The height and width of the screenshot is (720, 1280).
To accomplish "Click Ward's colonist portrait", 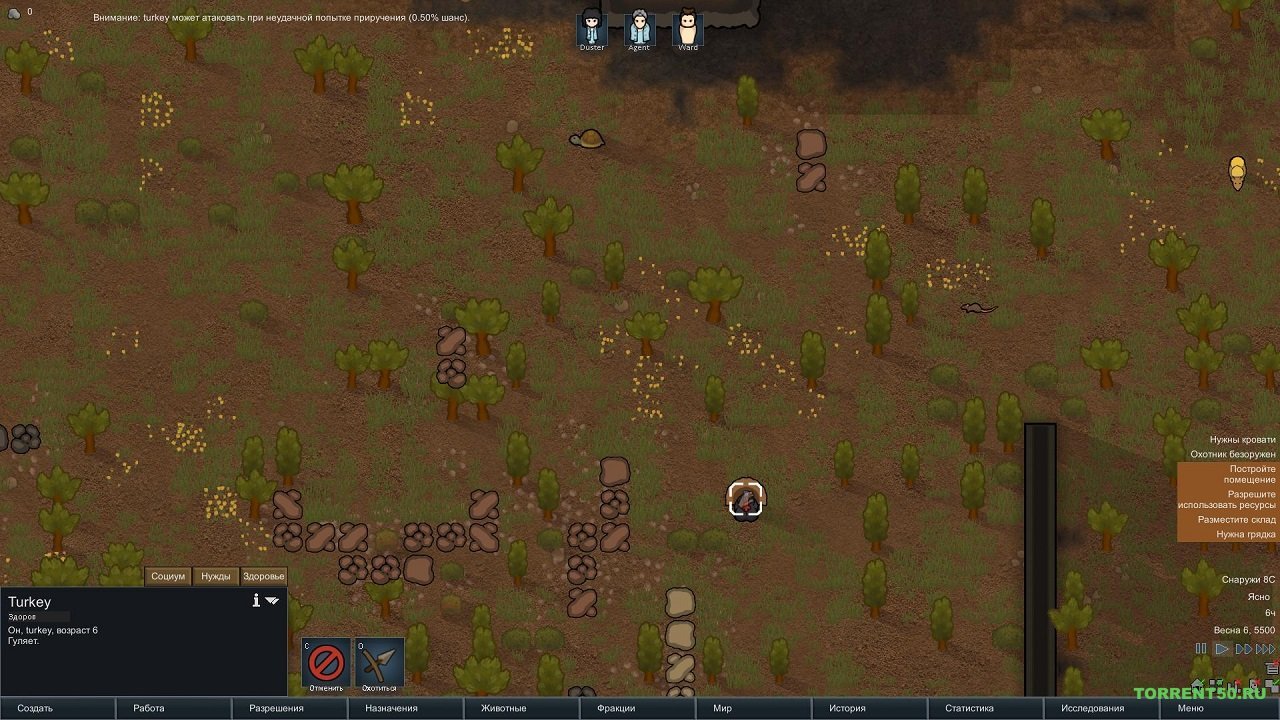I will point(686,22).
